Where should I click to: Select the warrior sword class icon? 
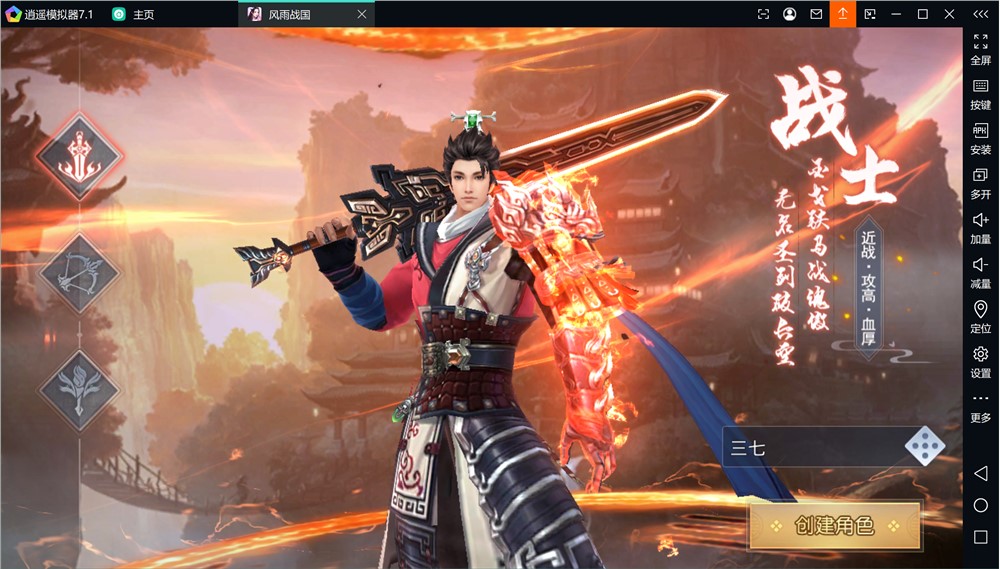[79, 157]
